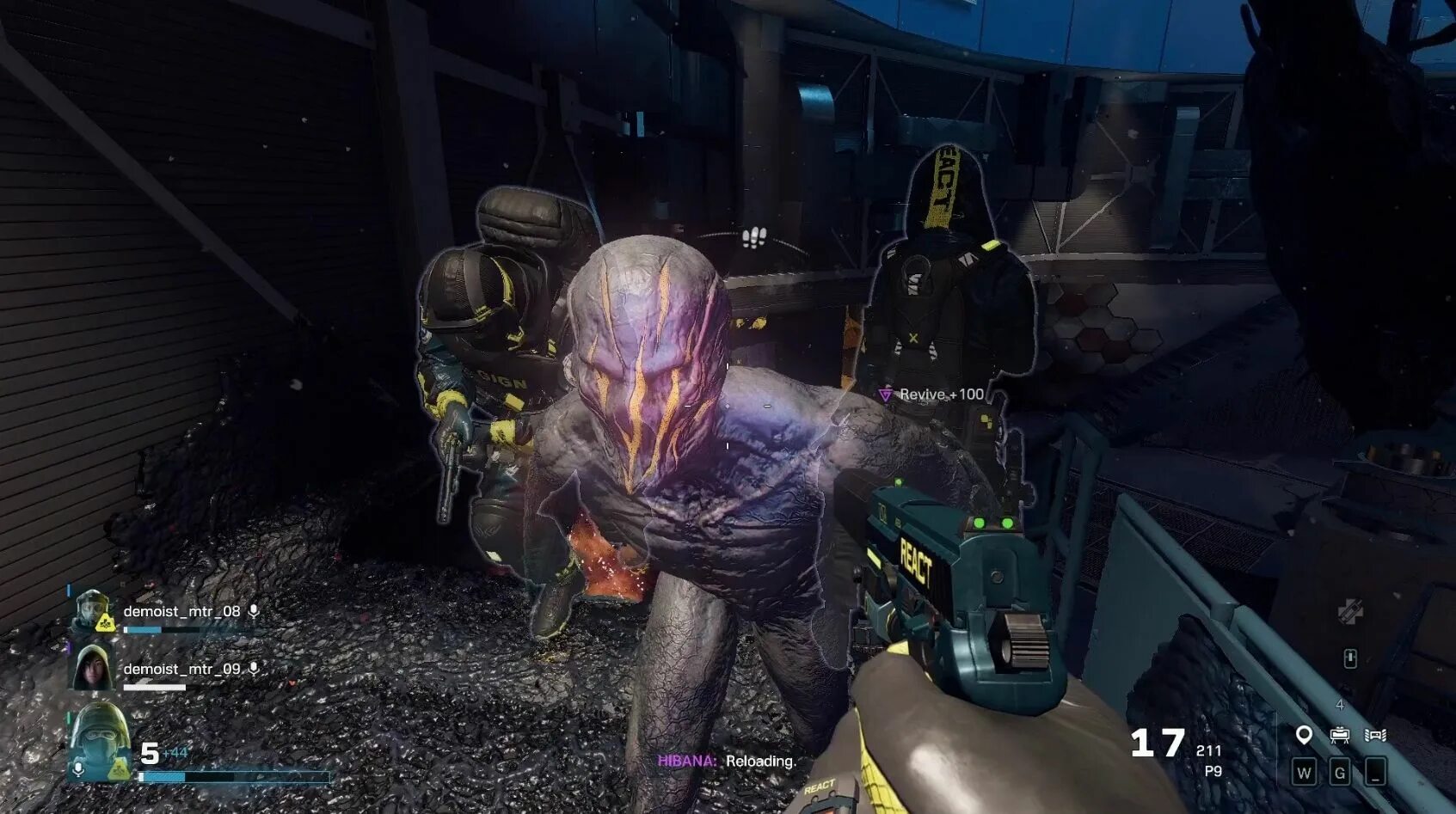The height and width of the screenshot is (814, 1456).
Task: Toggle demoist_mtr_09's microphone icon
Action: pos(254,668)
